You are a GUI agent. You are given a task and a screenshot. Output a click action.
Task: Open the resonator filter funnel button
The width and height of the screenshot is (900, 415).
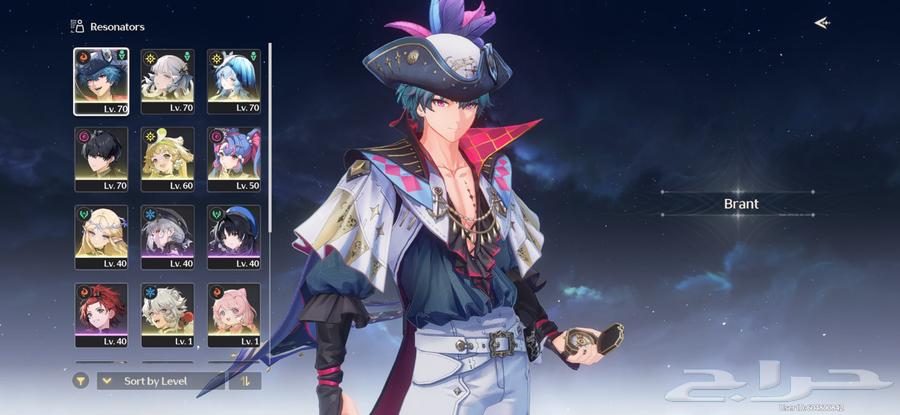[81, 381]
